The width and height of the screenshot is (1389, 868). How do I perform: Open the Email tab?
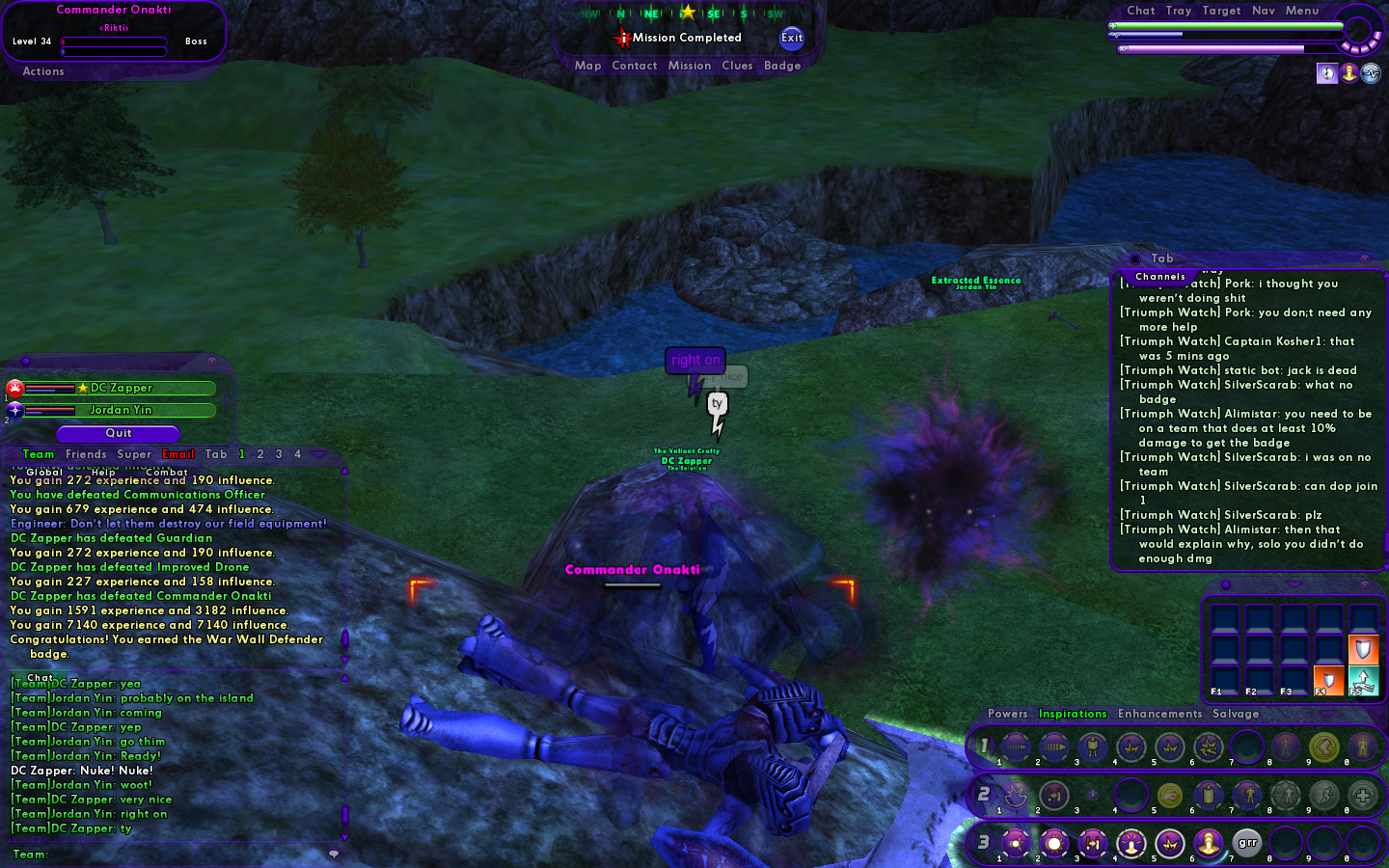(178, 454)
